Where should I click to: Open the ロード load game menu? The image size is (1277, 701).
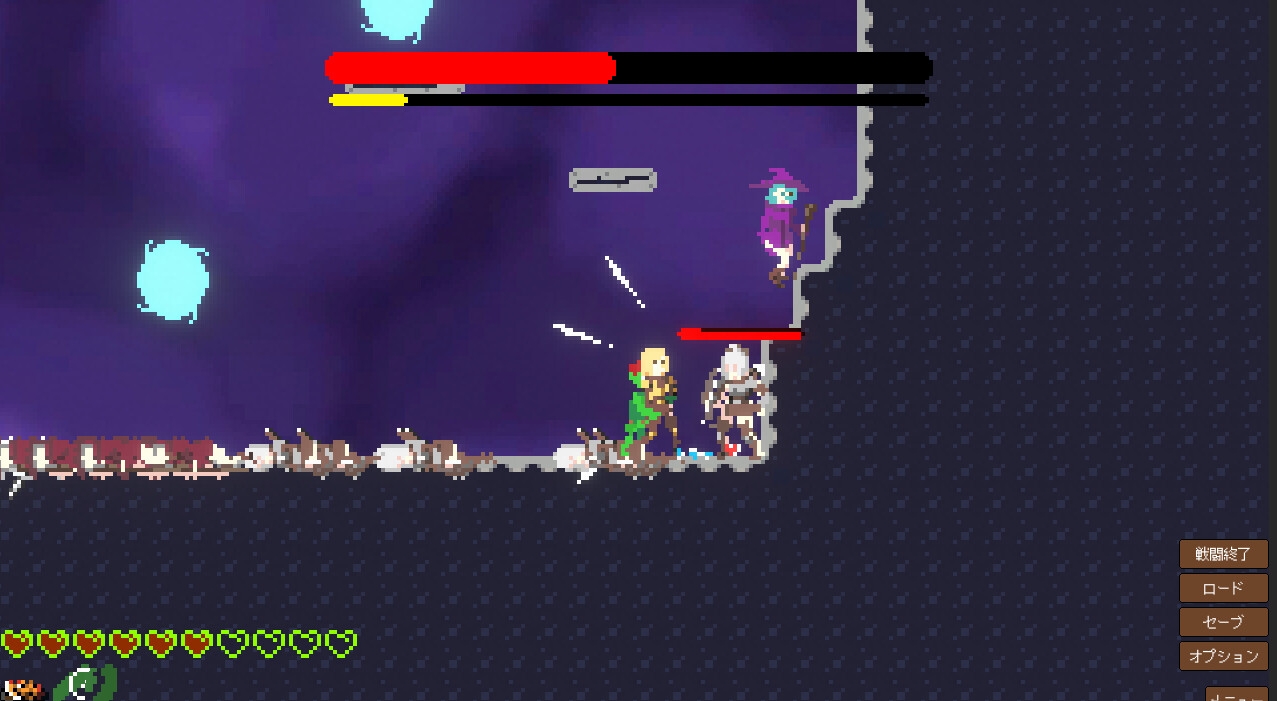pyautogui.click(x=1223, y=588)
